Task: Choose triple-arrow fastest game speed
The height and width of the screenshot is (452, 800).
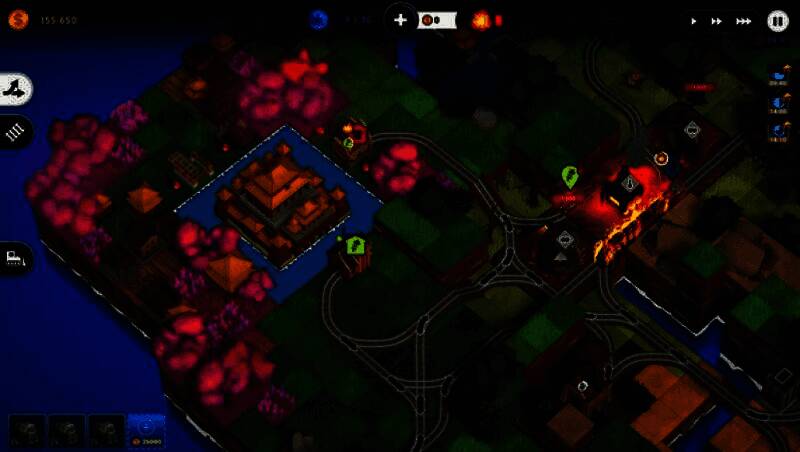Action: click(x=743, y=20)
